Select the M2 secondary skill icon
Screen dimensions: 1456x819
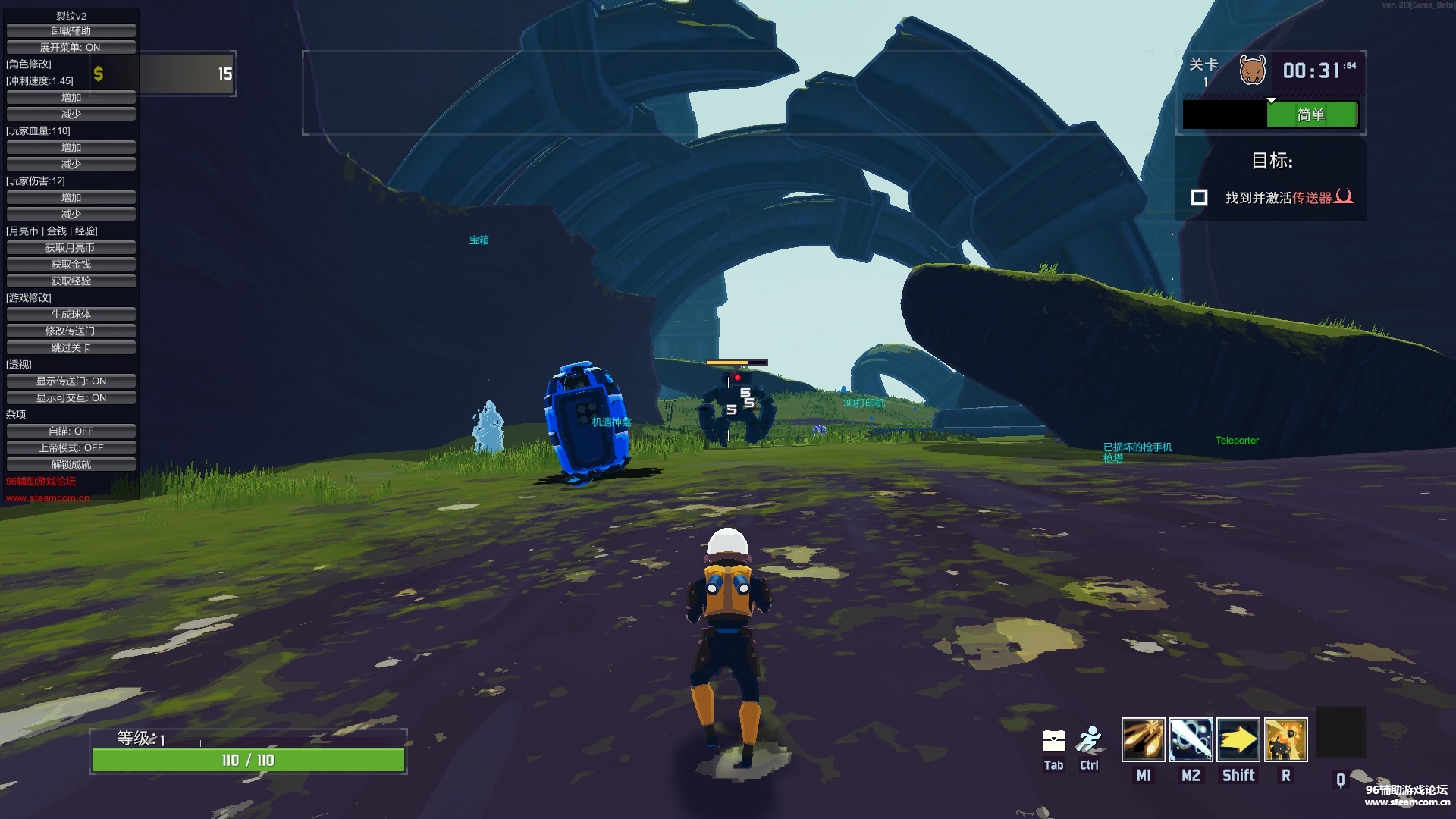click(1191, 739)
